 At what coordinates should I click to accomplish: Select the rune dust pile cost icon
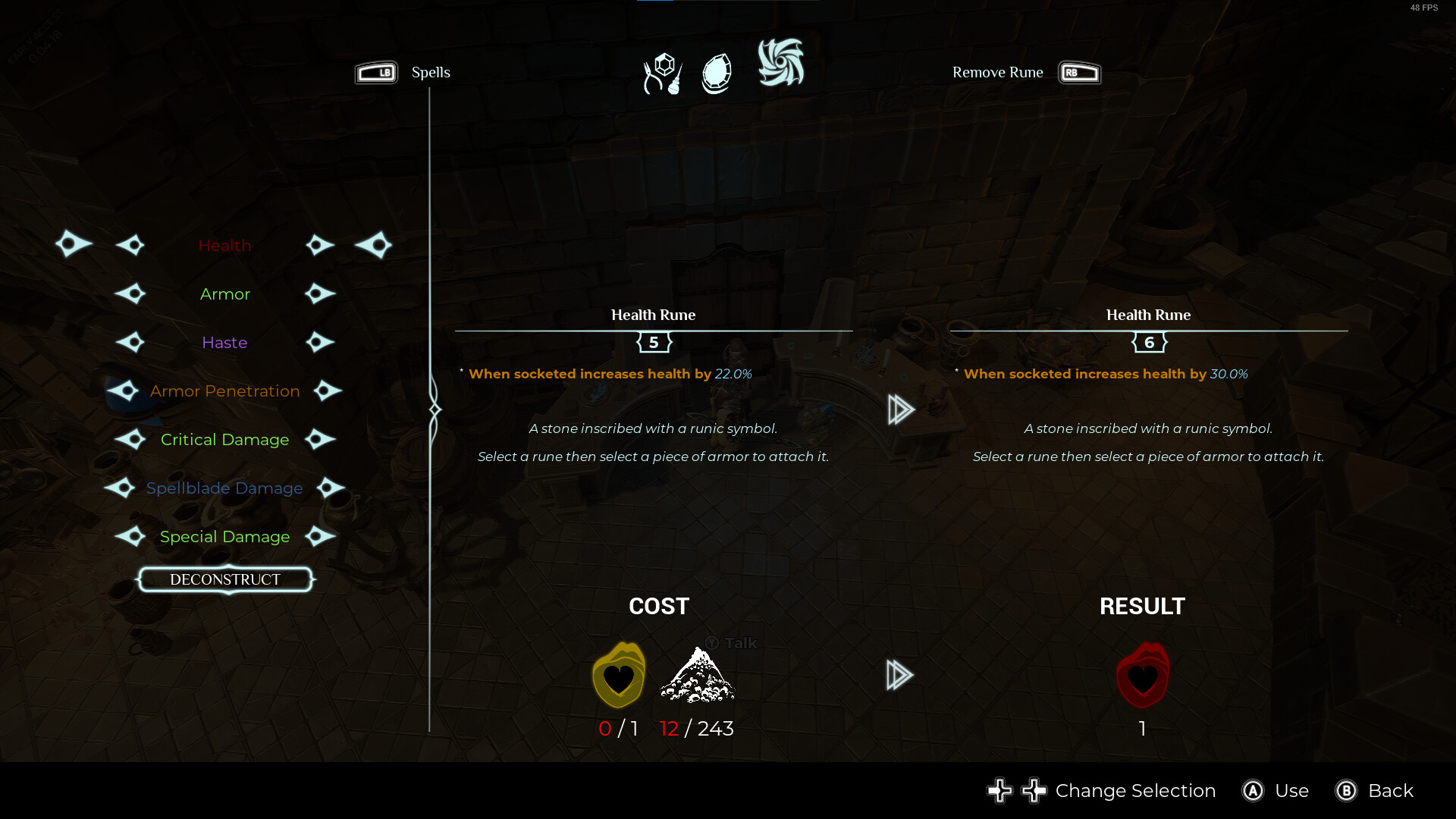tap(697, 675)
